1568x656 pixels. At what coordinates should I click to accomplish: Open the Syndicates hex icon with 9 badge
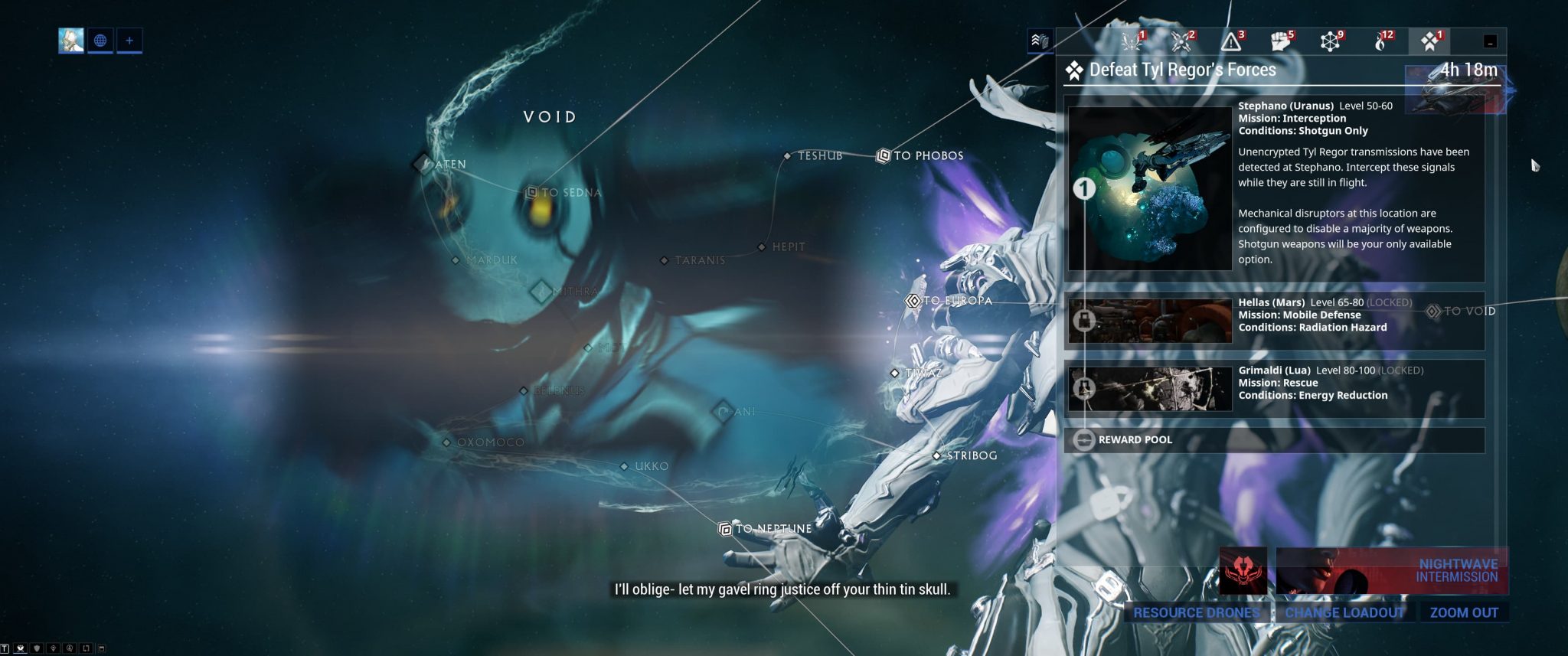tap(1331, 43)
